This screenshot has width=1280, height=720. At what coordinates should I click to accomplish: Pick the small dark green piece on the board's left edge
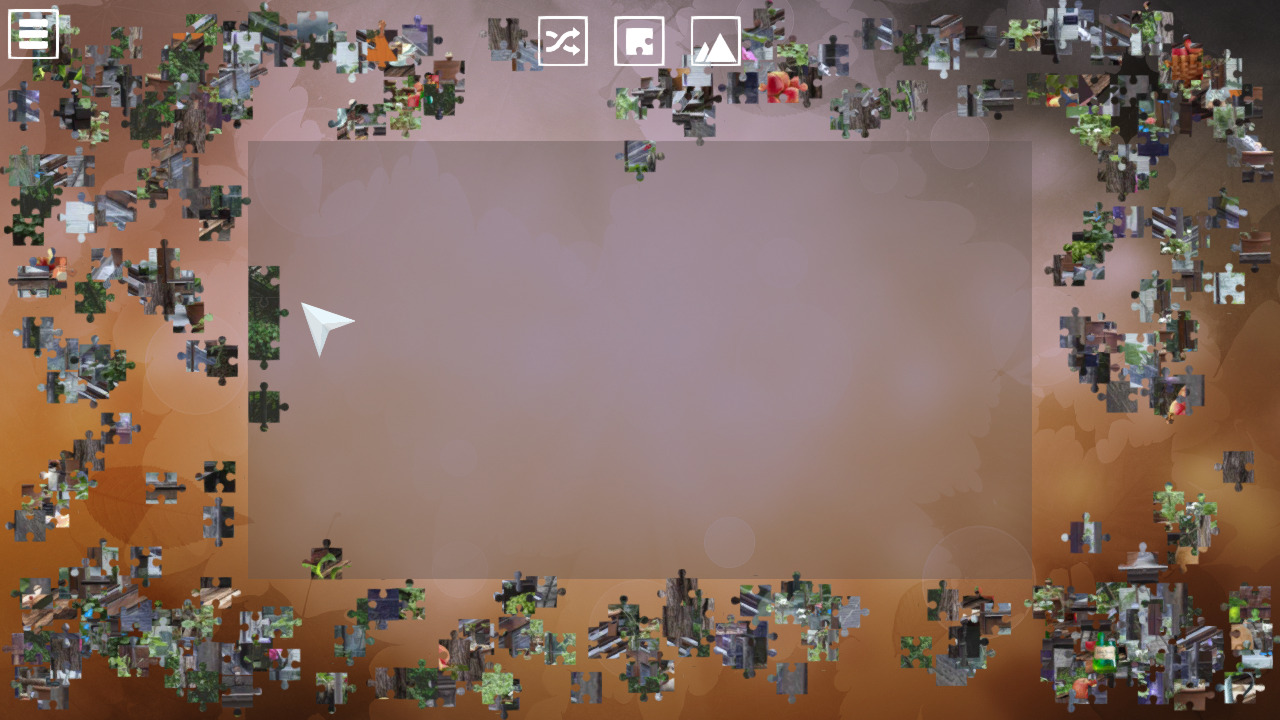(x=266, y=406)
